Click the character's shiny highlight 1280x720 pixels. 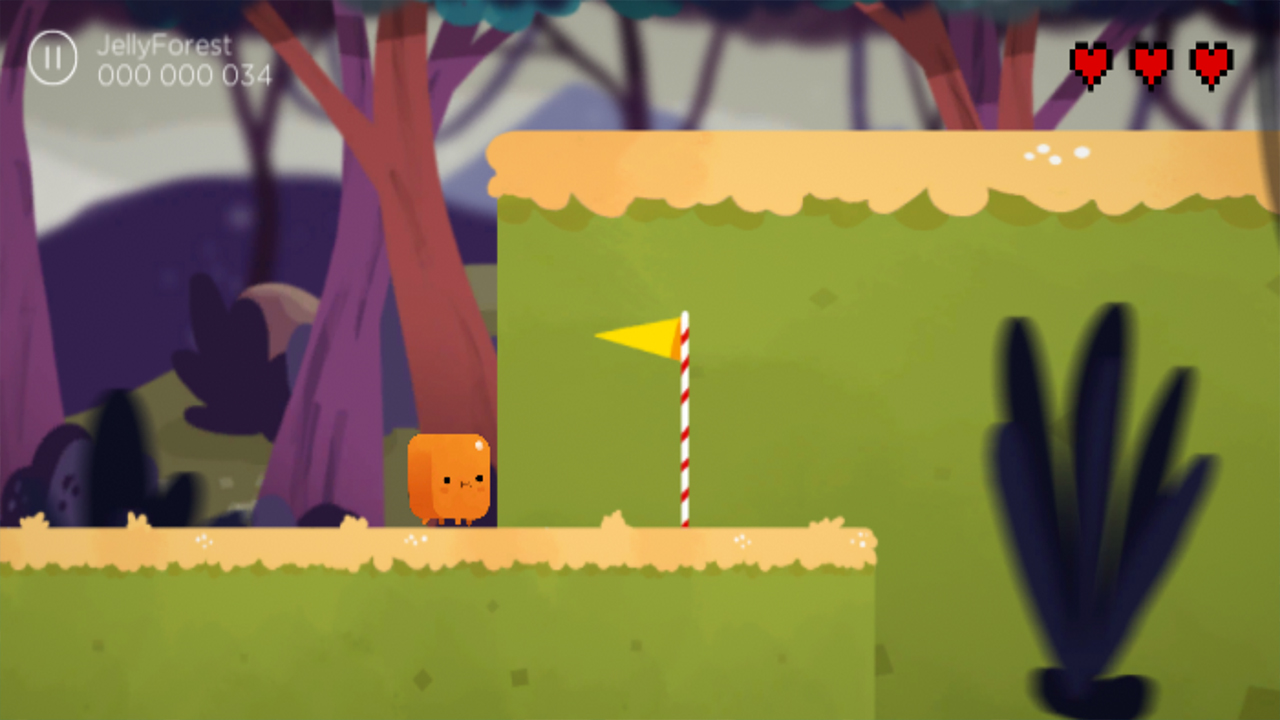(x=479, y=444)
